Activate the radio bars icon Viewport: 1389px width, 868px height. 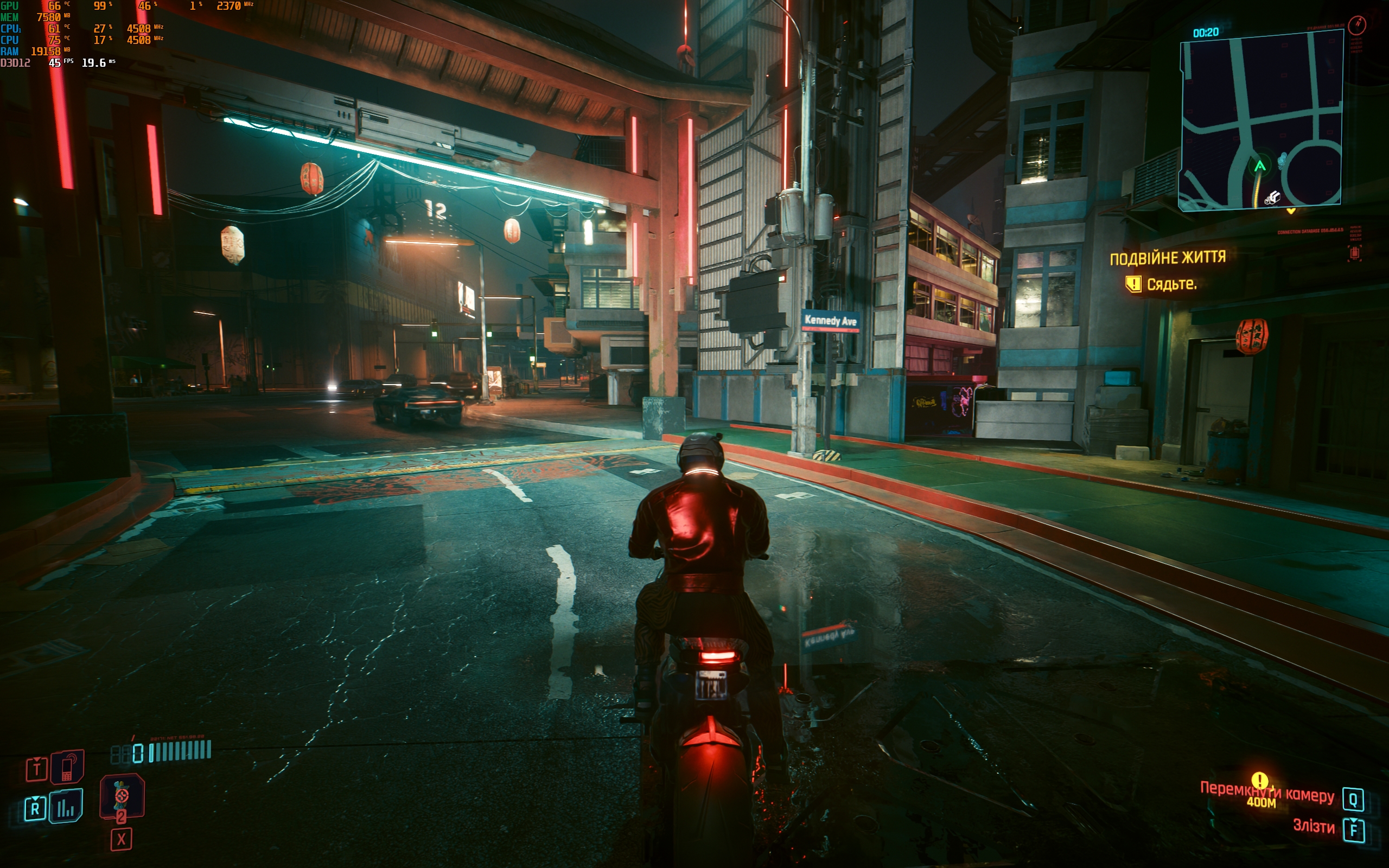[66, 807]
